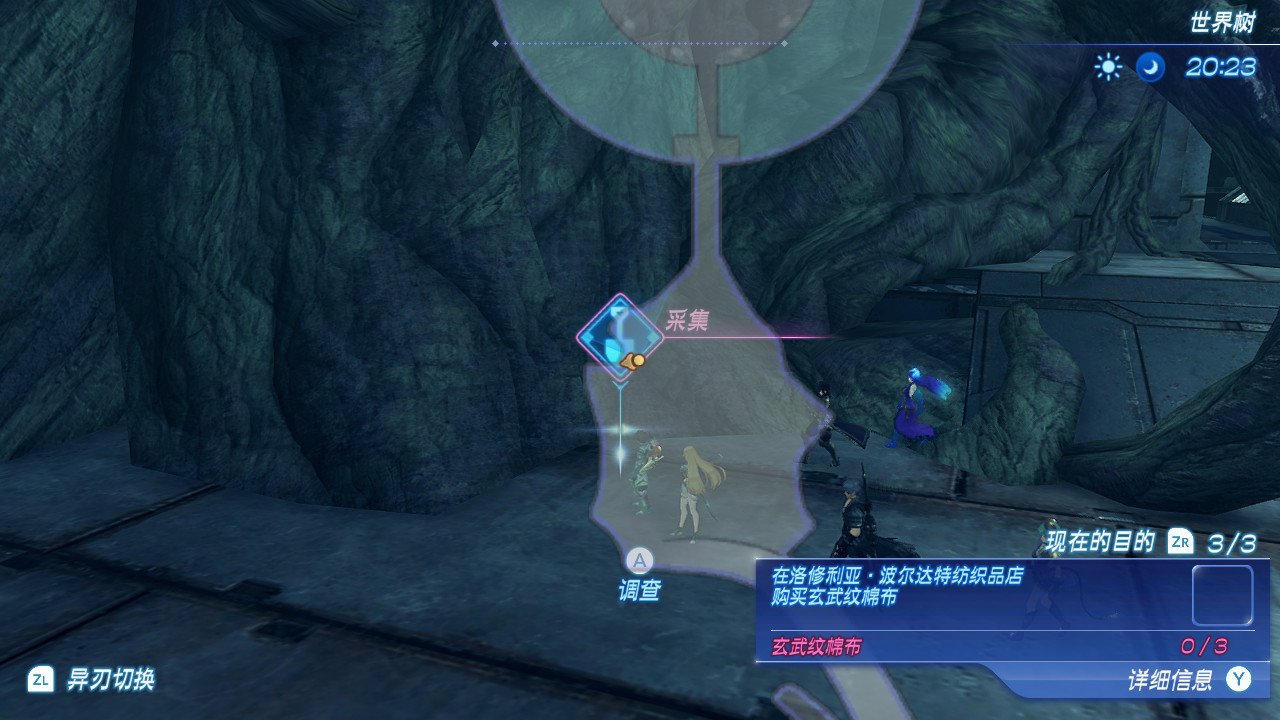Open 详细信息 detailed information

click(x=1185, y=681)
